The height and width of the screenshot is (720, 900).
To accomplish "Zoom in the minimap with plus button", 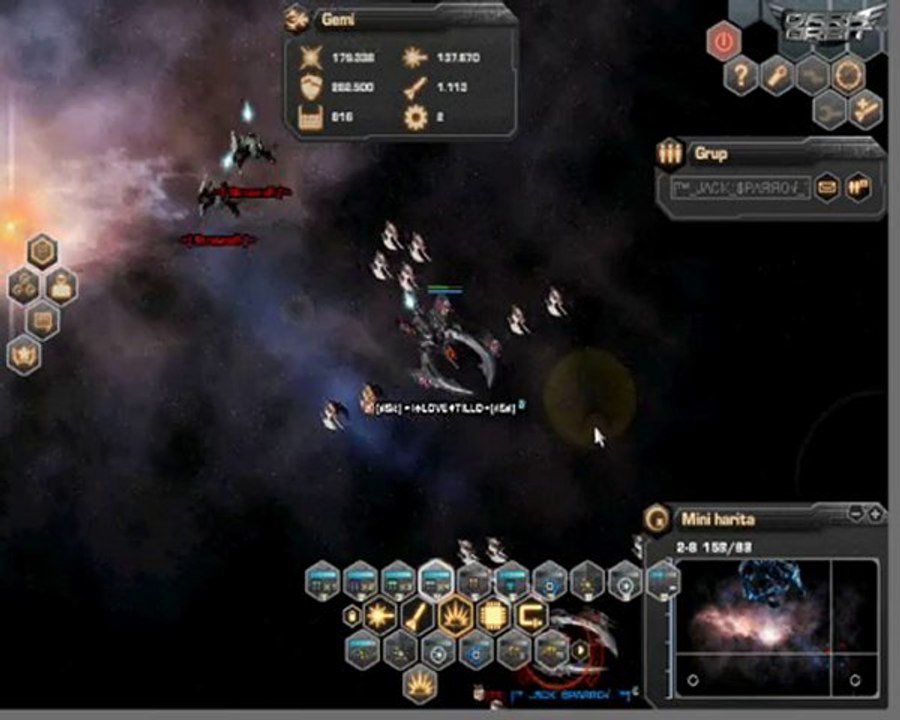I will (875, 514).
